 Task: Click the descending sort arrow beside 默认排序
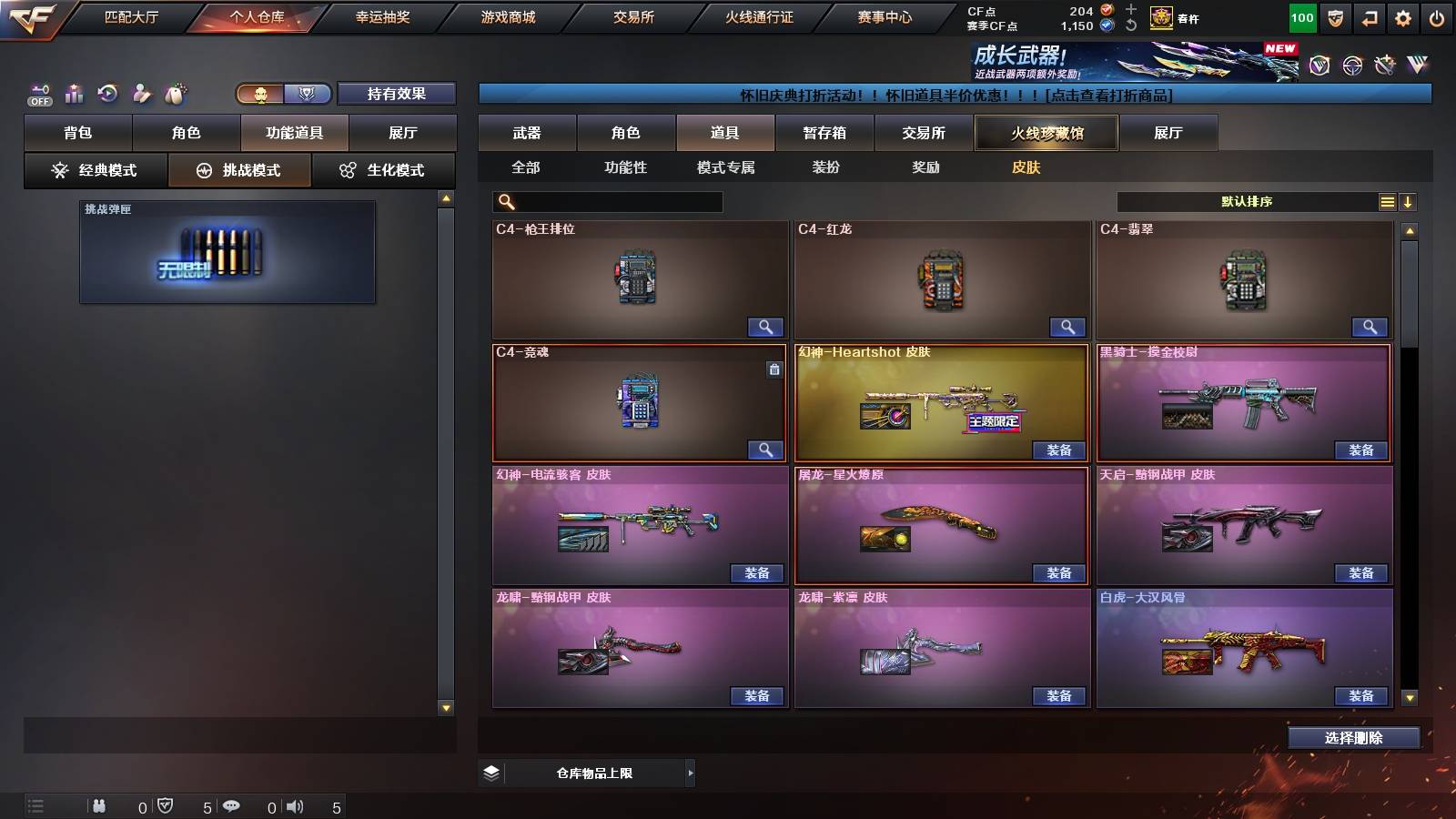[x=1407, y=201]
